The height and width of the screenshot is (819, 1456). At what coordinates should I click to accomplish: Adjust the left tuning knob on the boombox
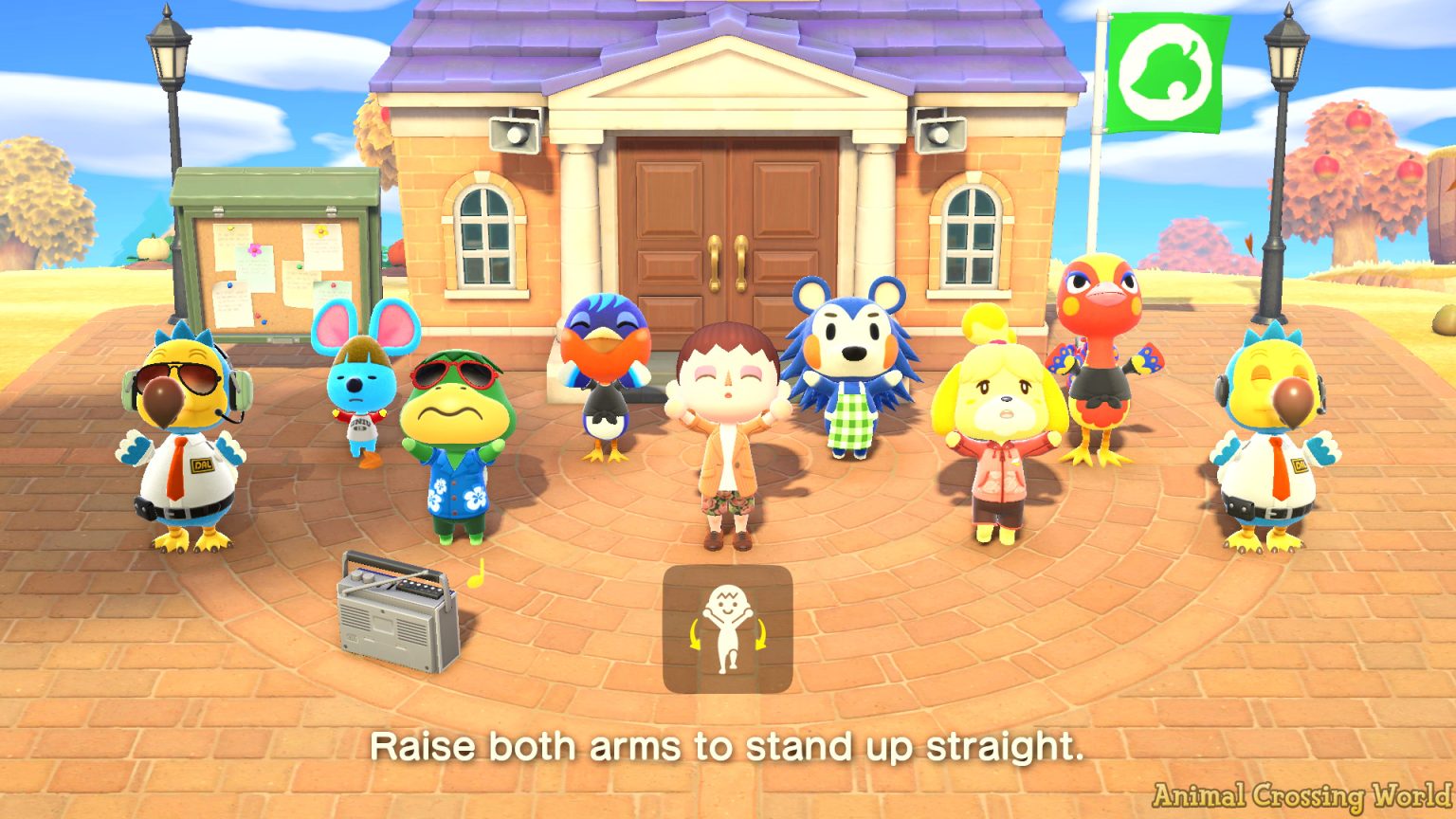(355, 576)
